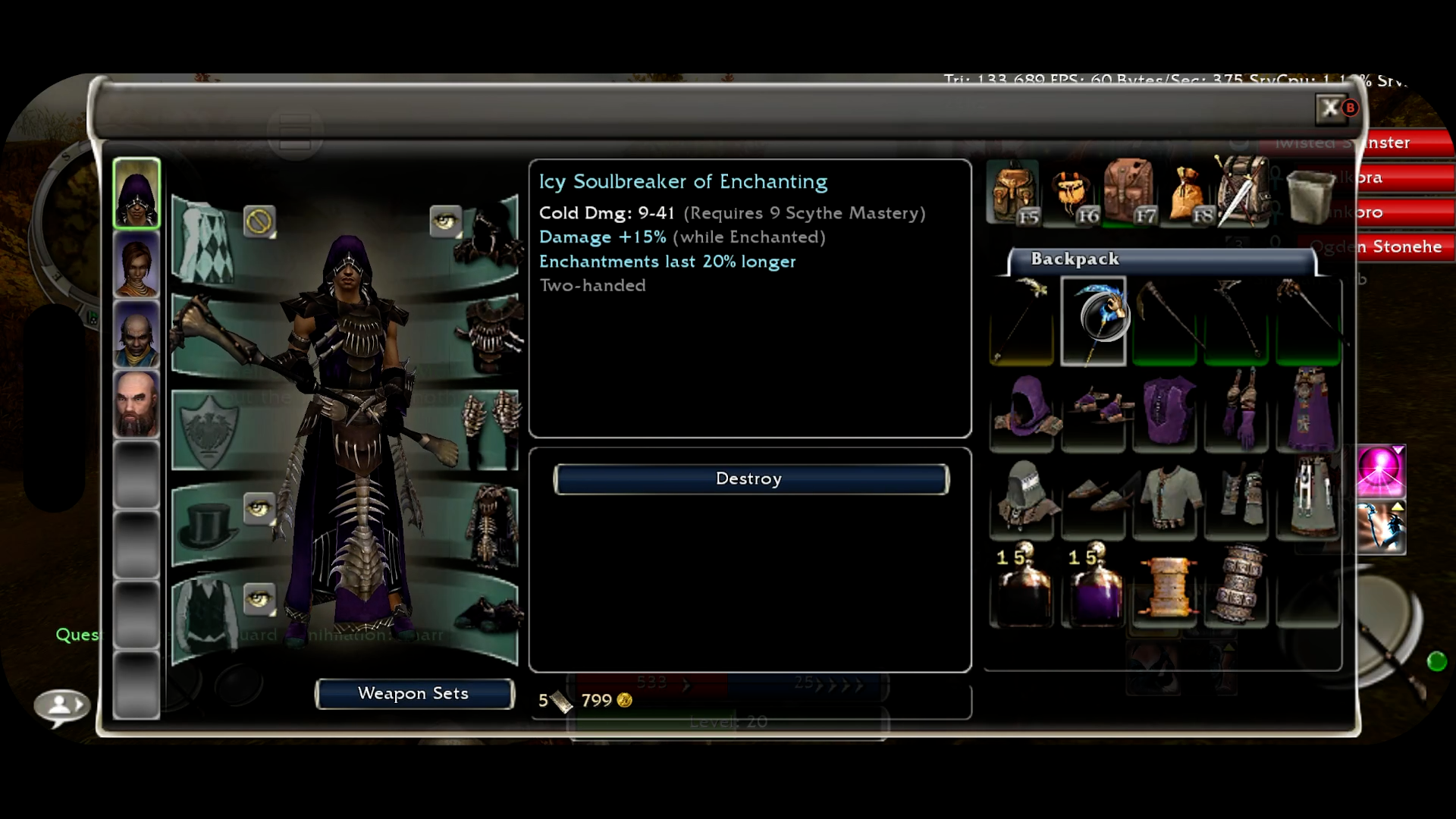
Task: Open the F7 leather bag
Action: click(x=1129, y=191)
